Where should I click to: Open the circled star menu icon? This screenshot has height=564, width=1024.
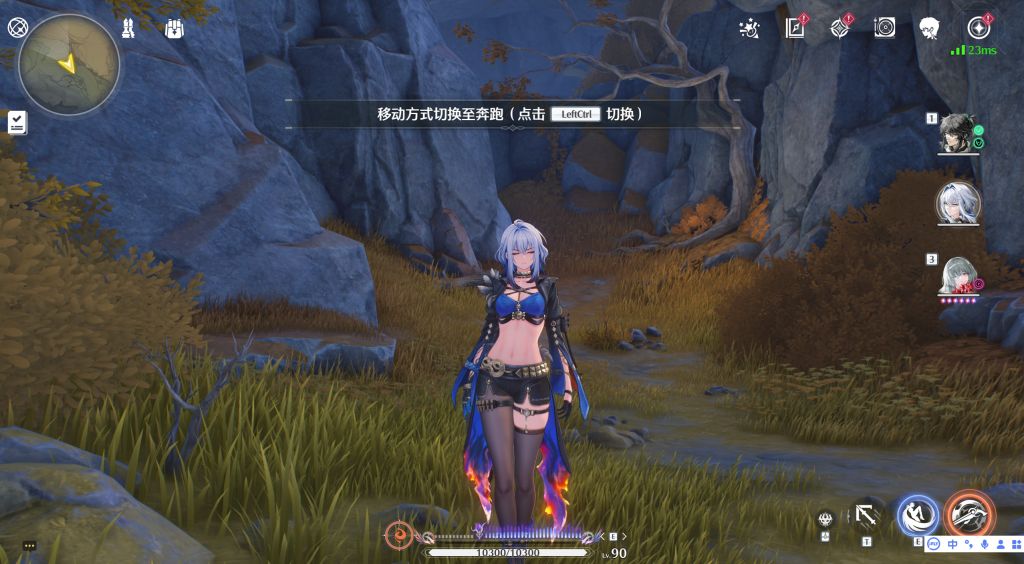(x=978, y=28)
